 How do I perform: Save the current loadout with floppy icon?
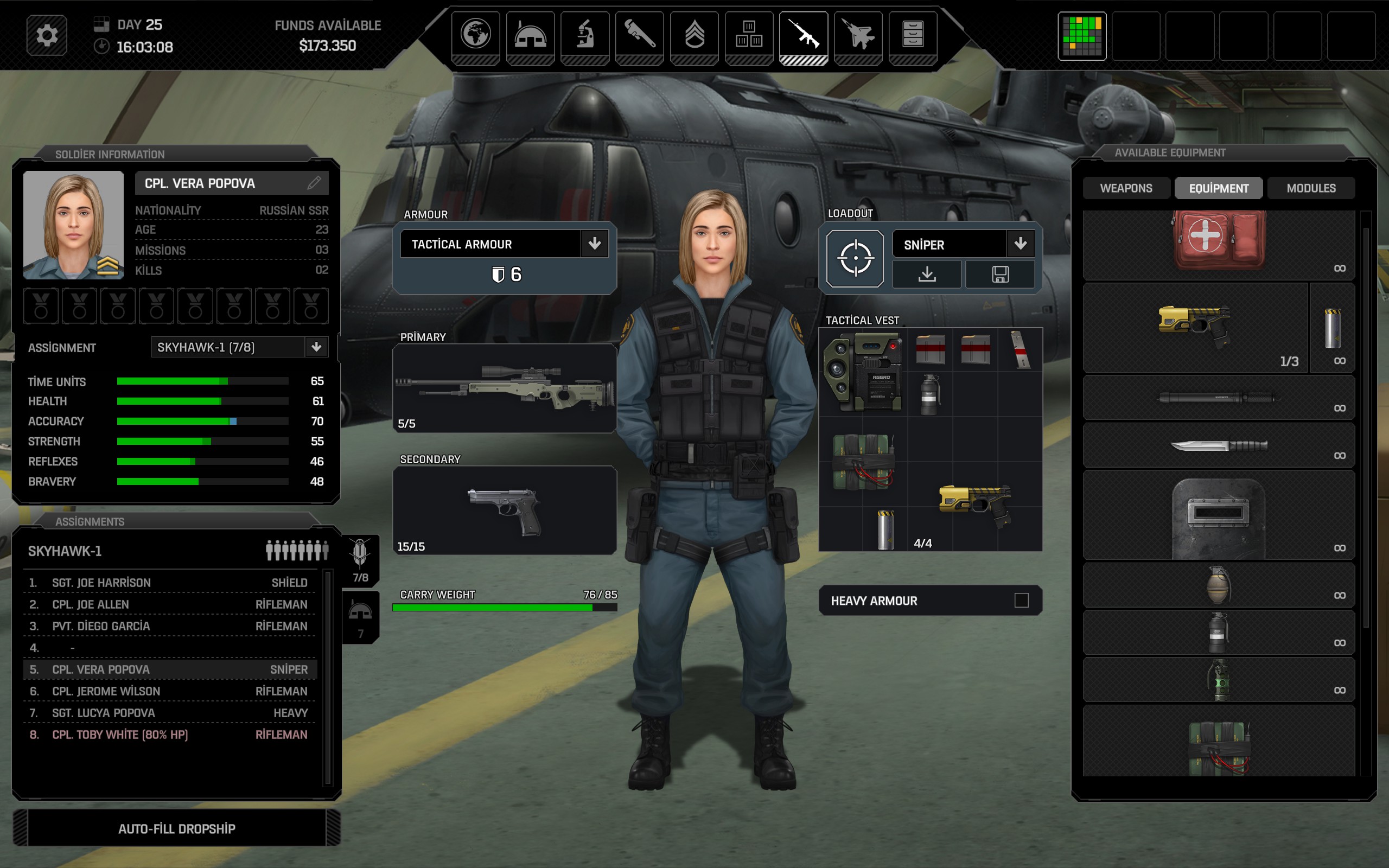tap(1000, 275)
